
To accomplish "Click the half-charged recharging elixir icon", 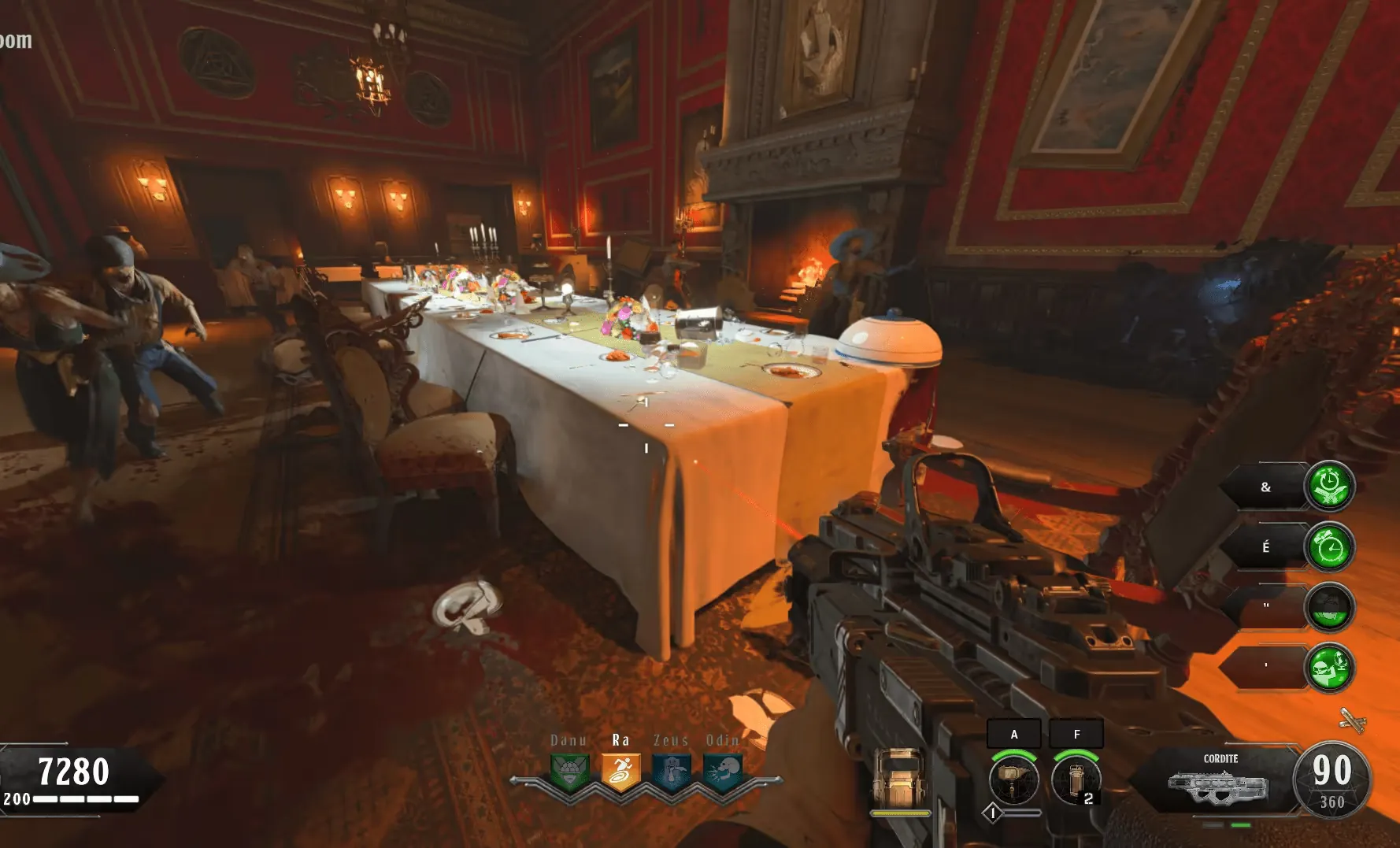I will click(x=1329, y=607).
